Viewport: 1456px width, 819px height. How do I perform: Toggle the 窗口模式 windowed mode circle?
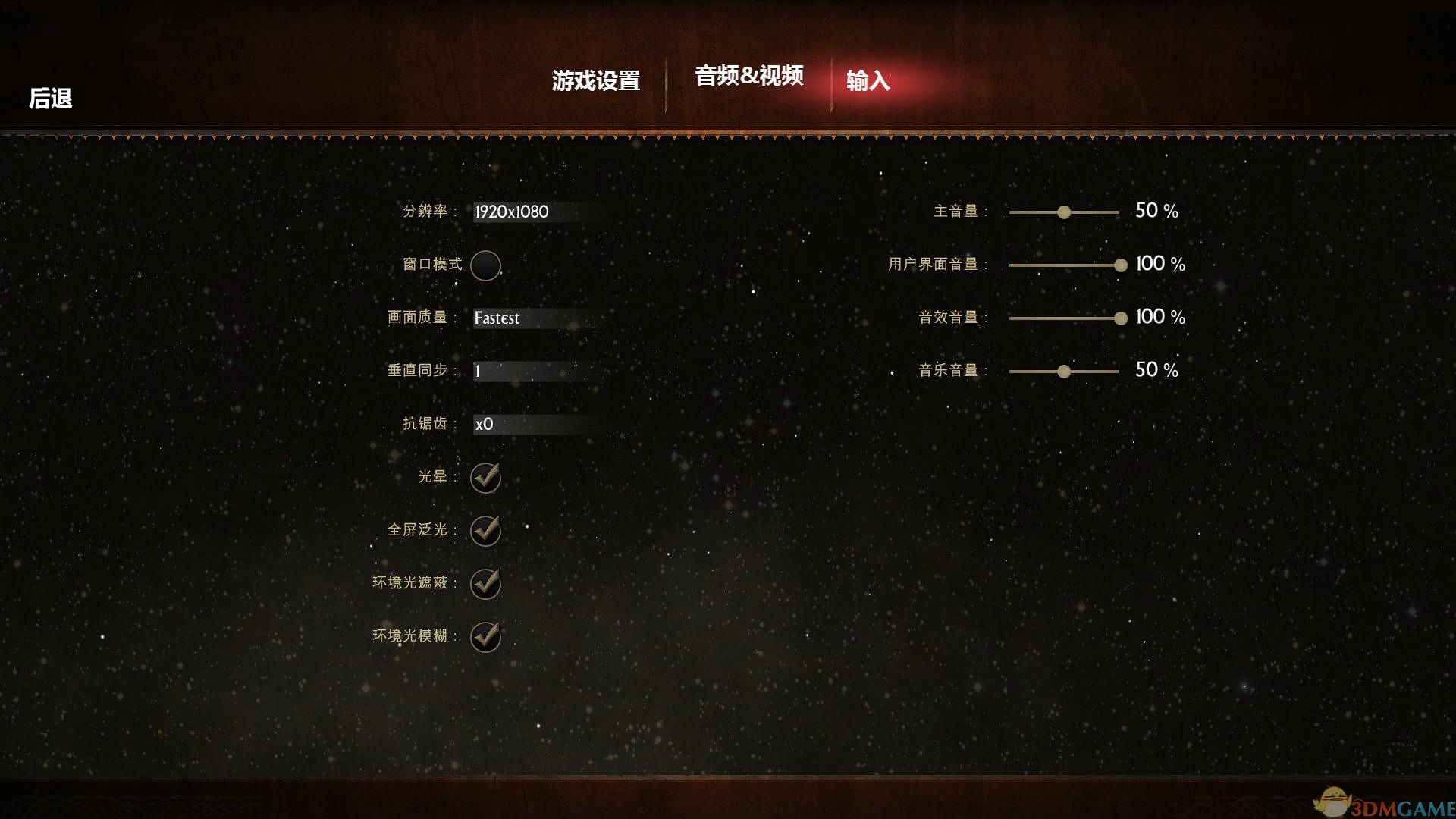coord(485,266)
